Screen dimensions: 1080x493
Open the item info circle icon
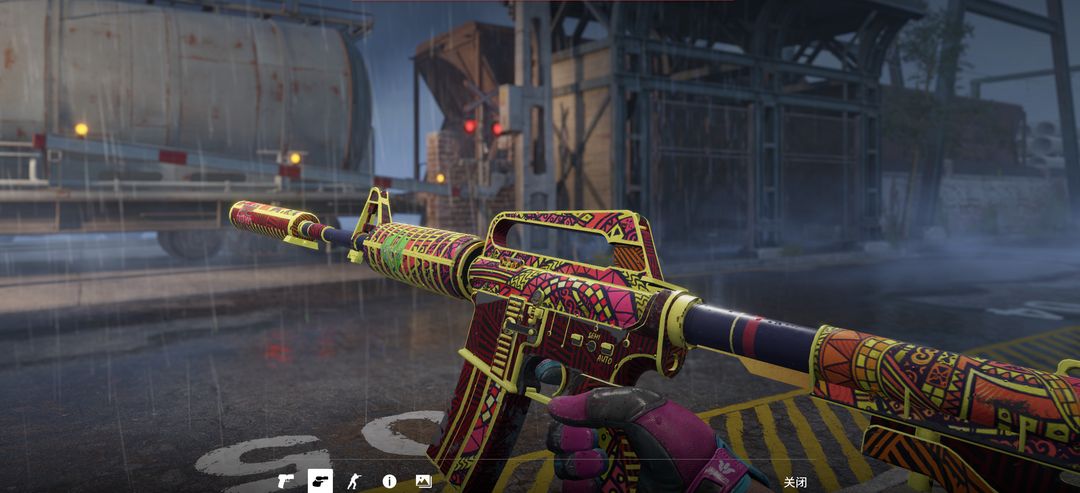[389, 481]
